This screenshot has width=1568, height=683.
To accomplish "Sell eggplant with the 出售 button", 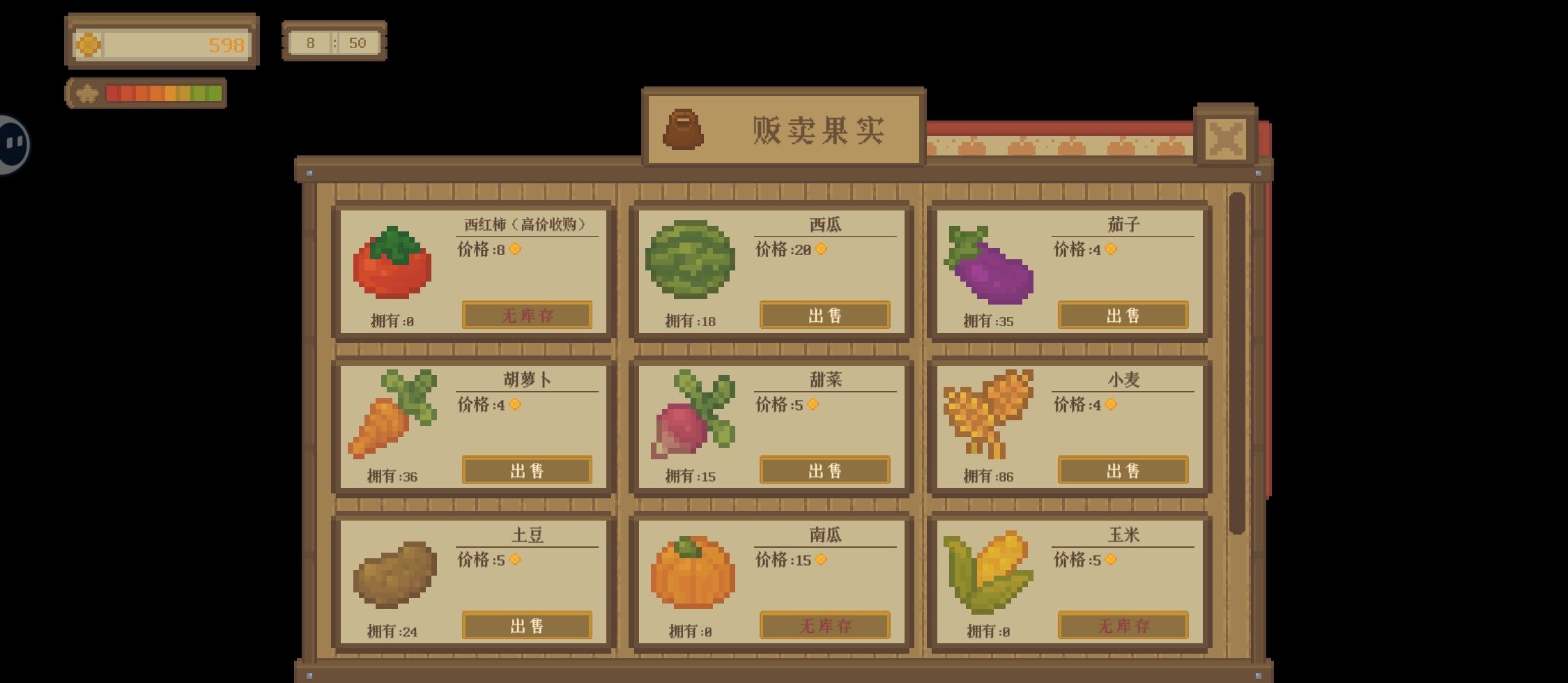I will 1123,315.
